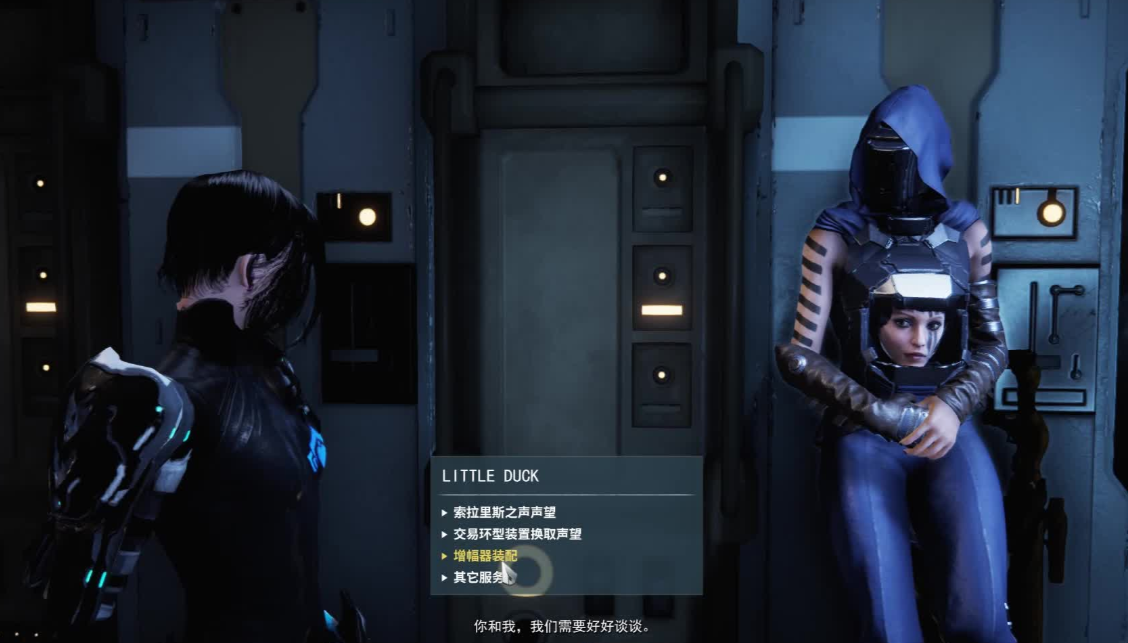Choose 交易环型装置换取声望 option
The image size is (1128, 643).
coord(517,534)
